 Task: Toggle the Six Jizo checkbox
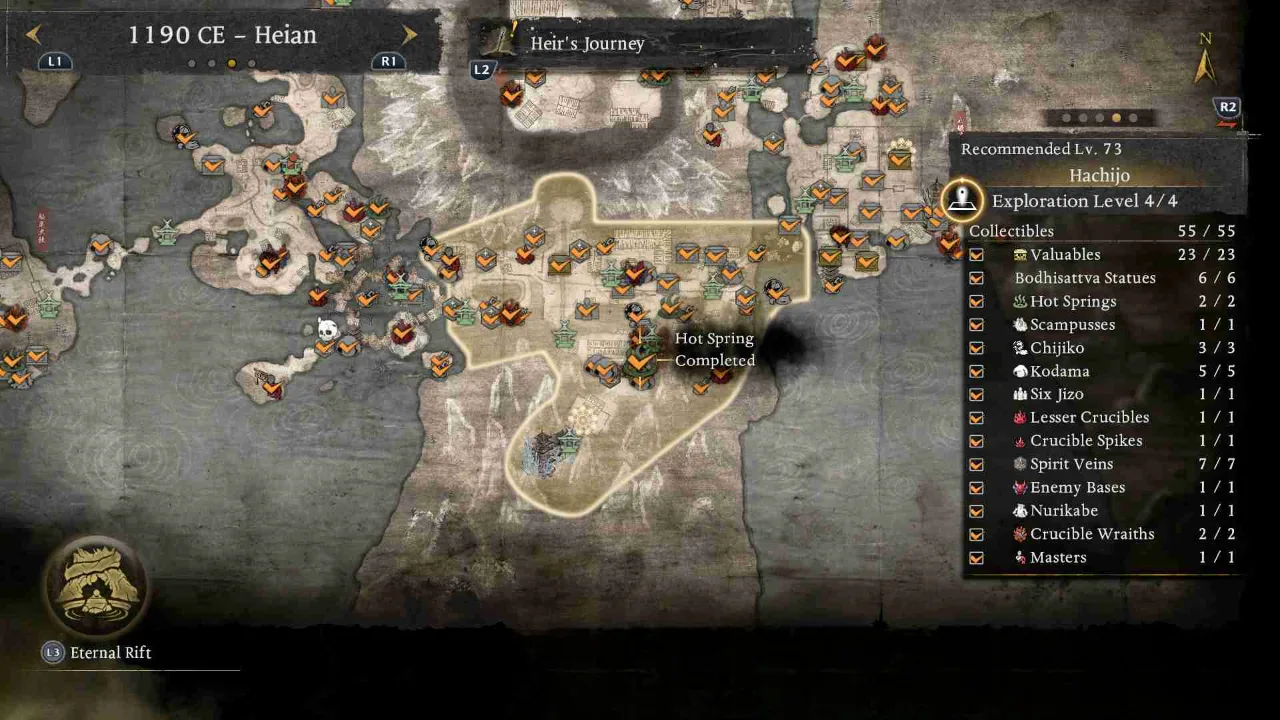[976, 394]
